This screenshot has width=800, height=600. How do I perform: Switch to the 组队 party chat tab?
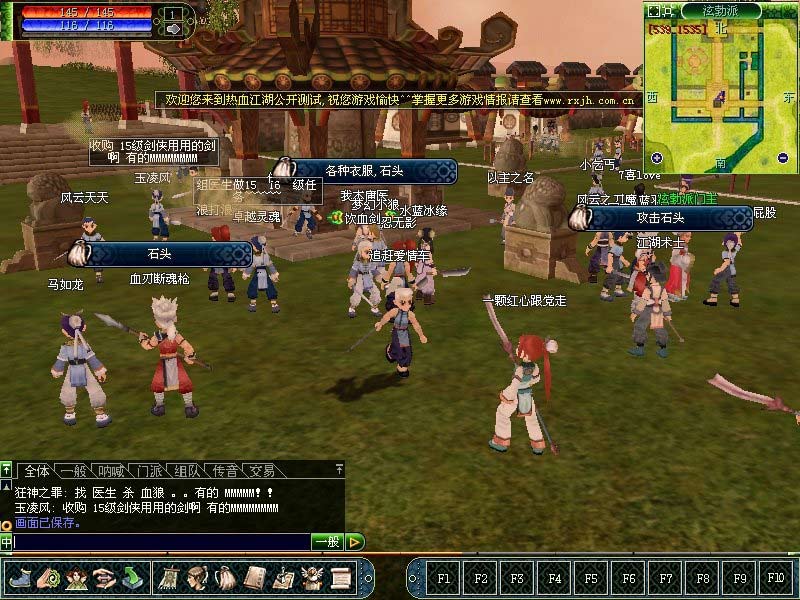(188, 470)
